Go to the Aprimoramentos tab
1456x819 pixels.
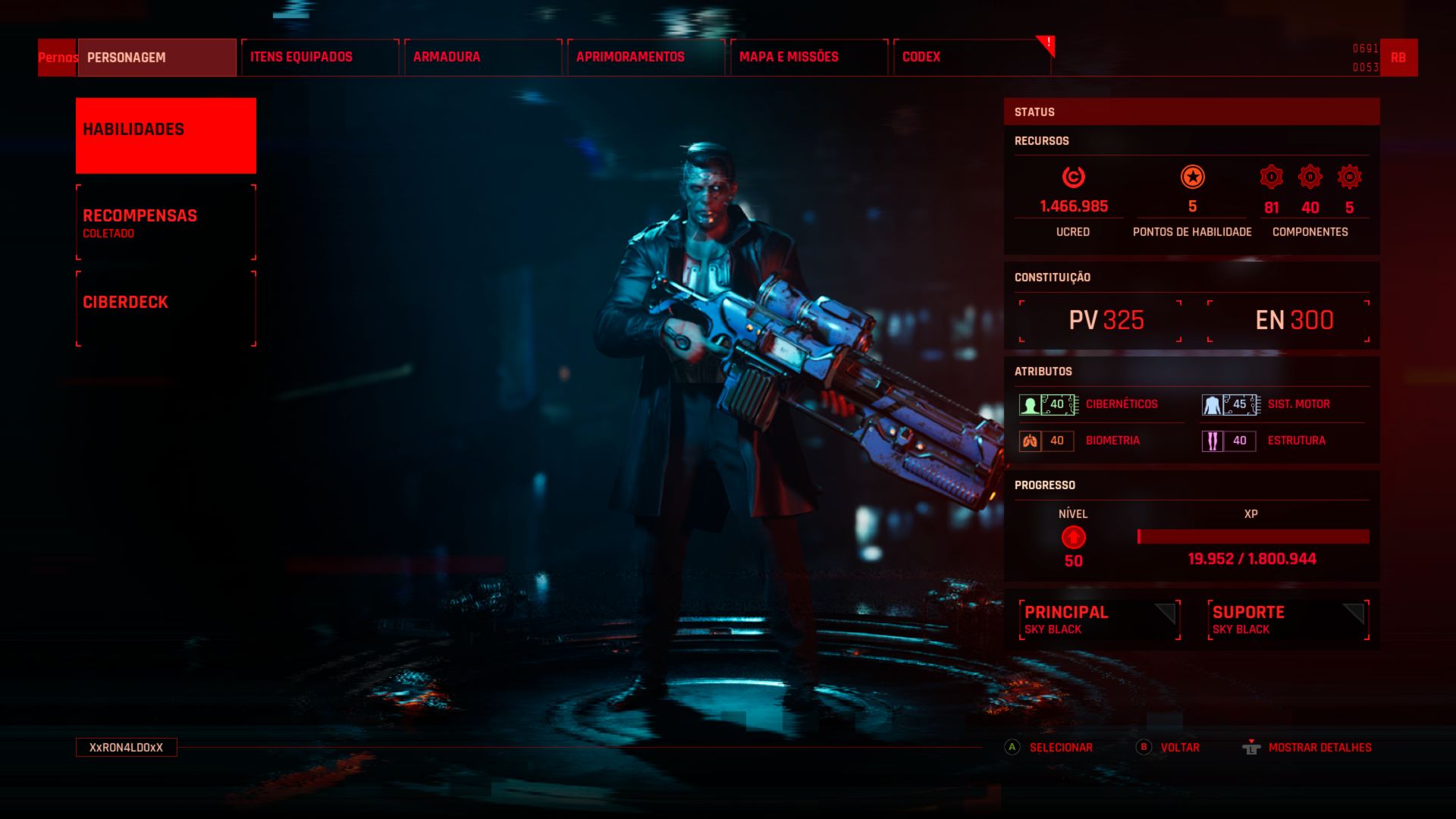(645, 58)
